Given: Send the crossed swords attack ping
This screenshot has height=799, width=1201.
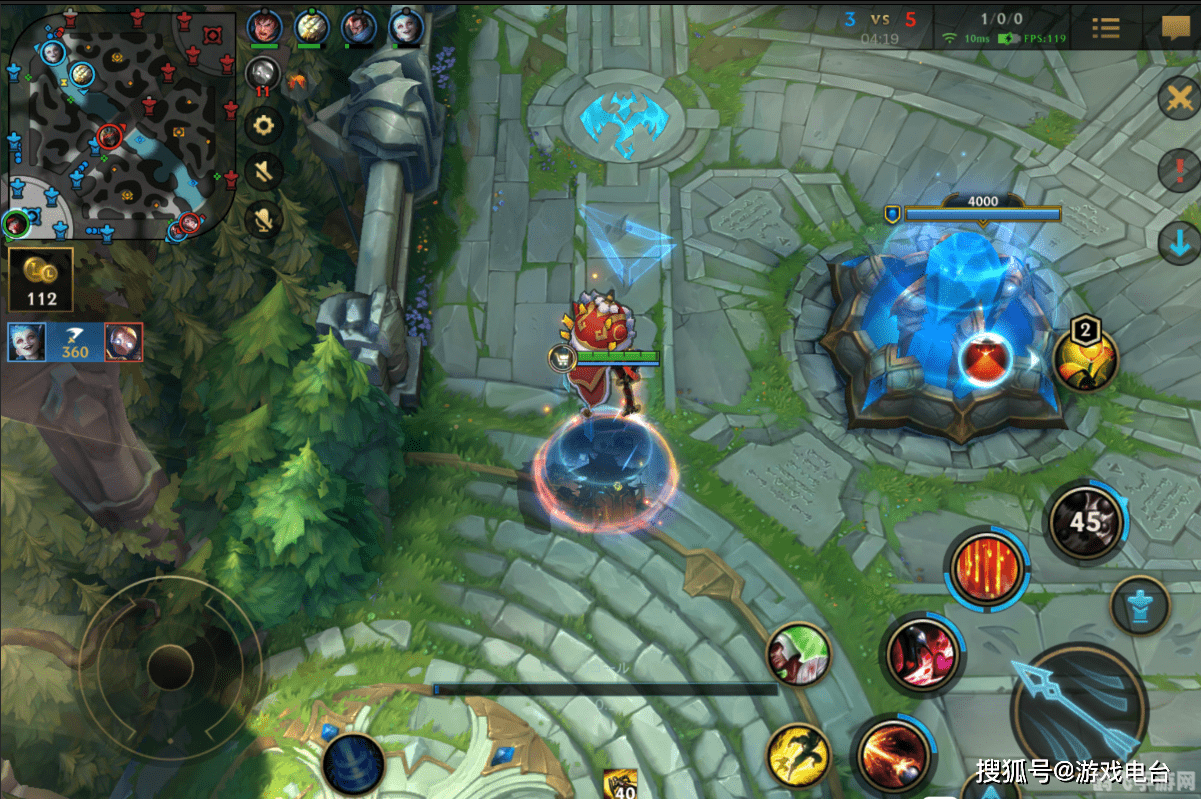Looking at the screenshot, I should (x=1178, y=99).
